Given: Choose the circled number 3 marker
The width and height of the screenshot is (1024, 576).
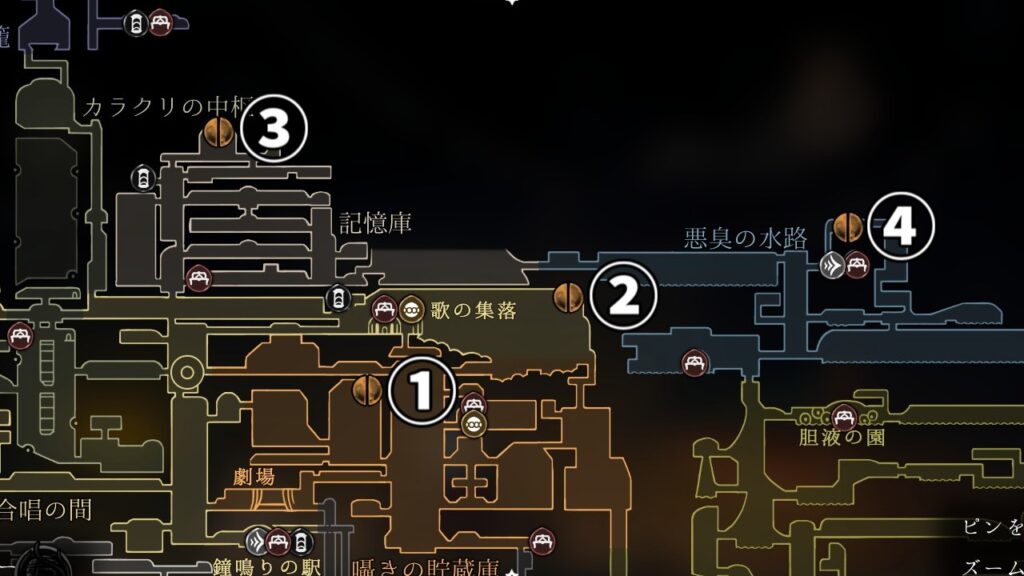Looking at the screenshot, I should pyautogui.click(x=272, y=129).
